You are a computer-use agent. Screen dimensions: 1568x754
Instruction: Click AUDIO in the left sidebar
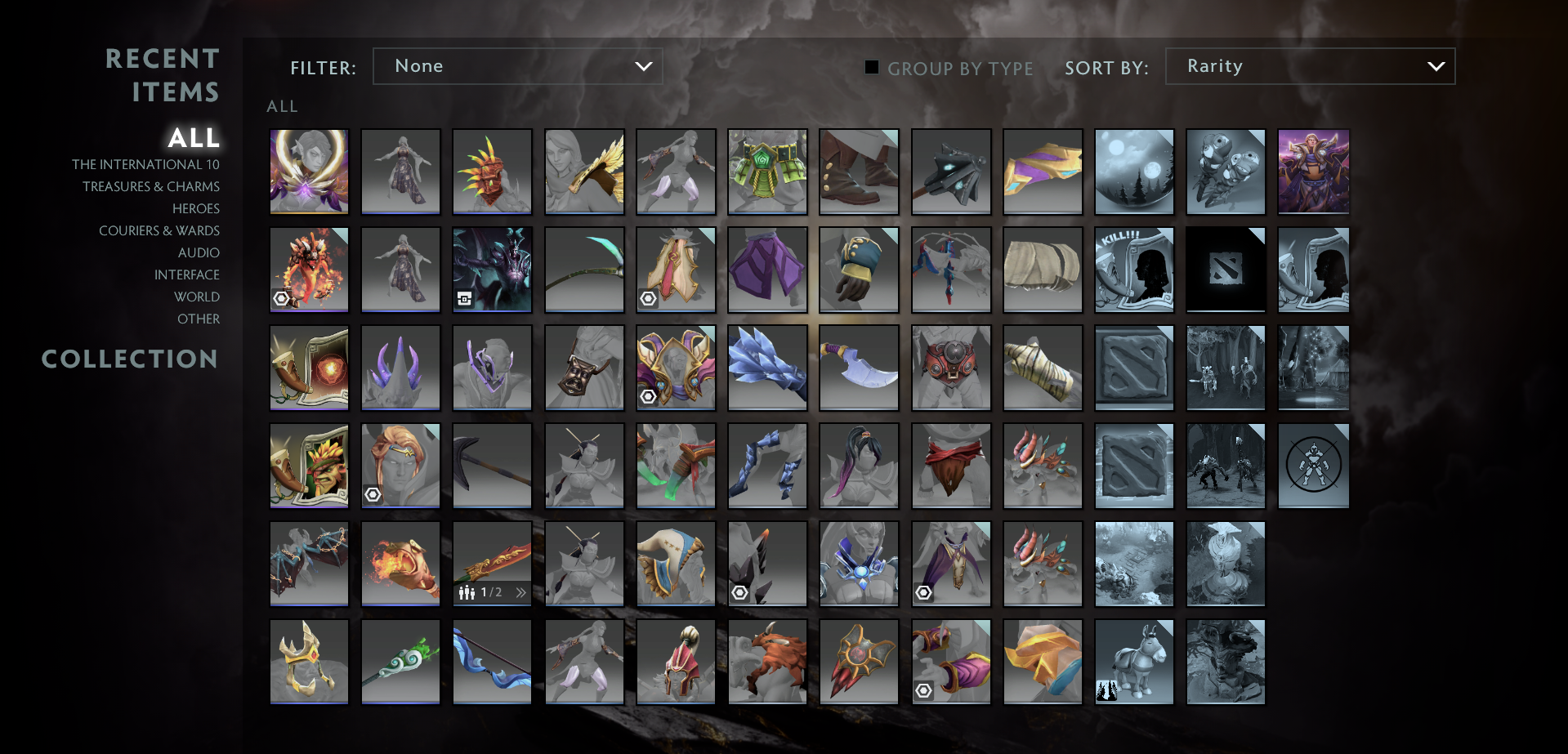click(199, 252)
